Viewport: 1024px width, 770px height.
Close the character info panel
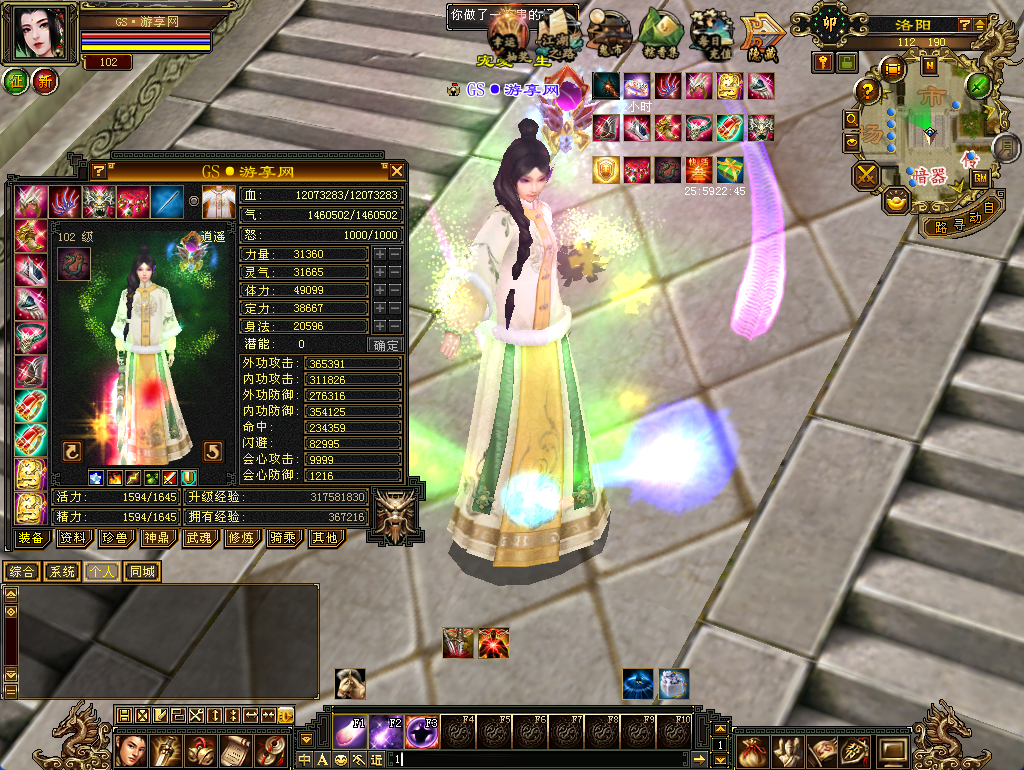[x=397, y=171]
